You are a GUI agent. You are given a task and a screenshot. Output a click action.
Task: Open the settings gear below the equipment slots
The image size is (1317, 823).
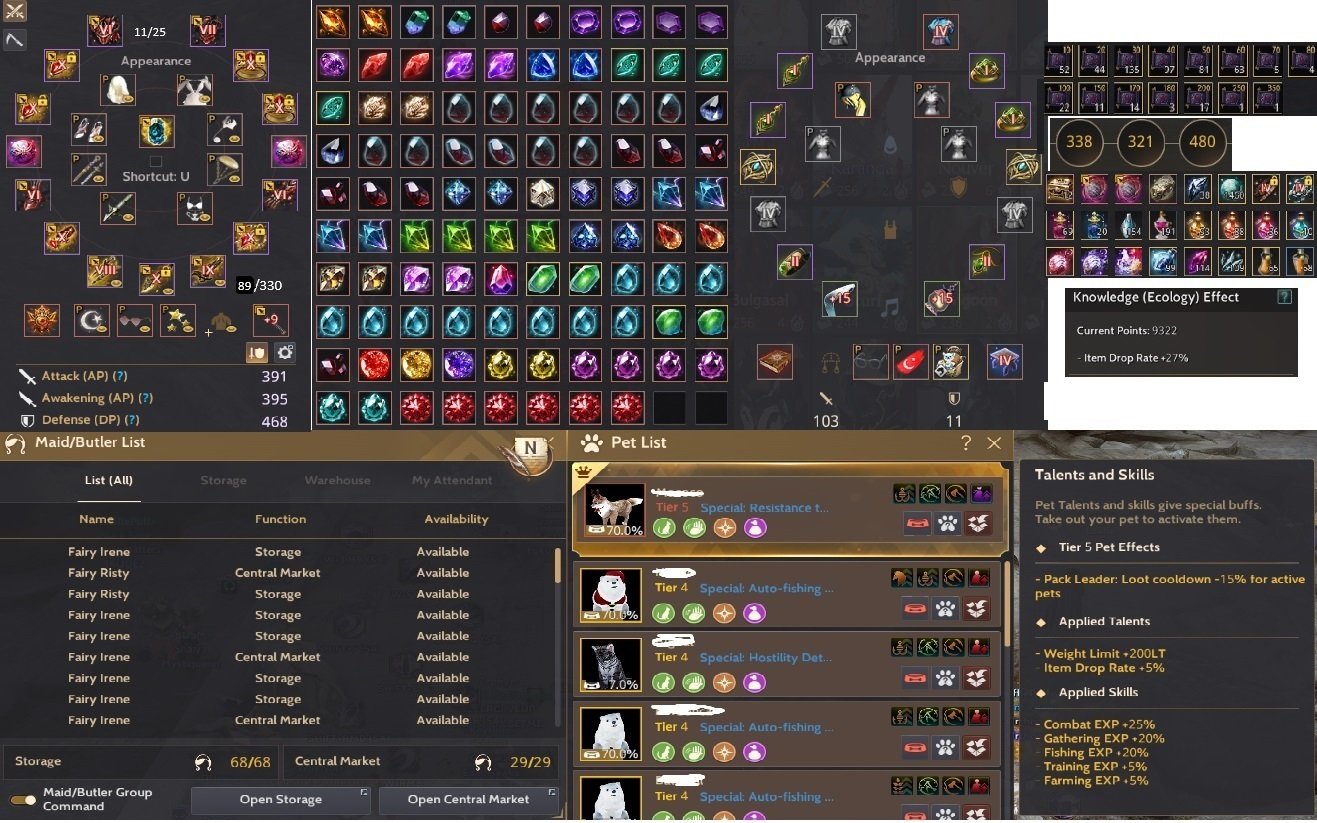point(284,353)
